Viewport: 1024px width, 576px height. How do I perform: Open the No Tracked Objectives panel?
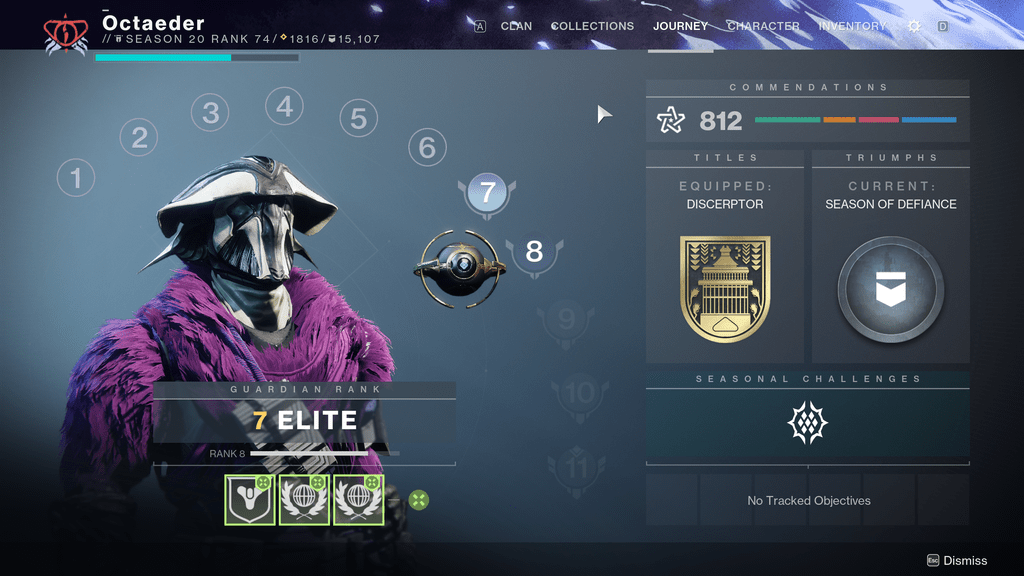tap(808, 500)
